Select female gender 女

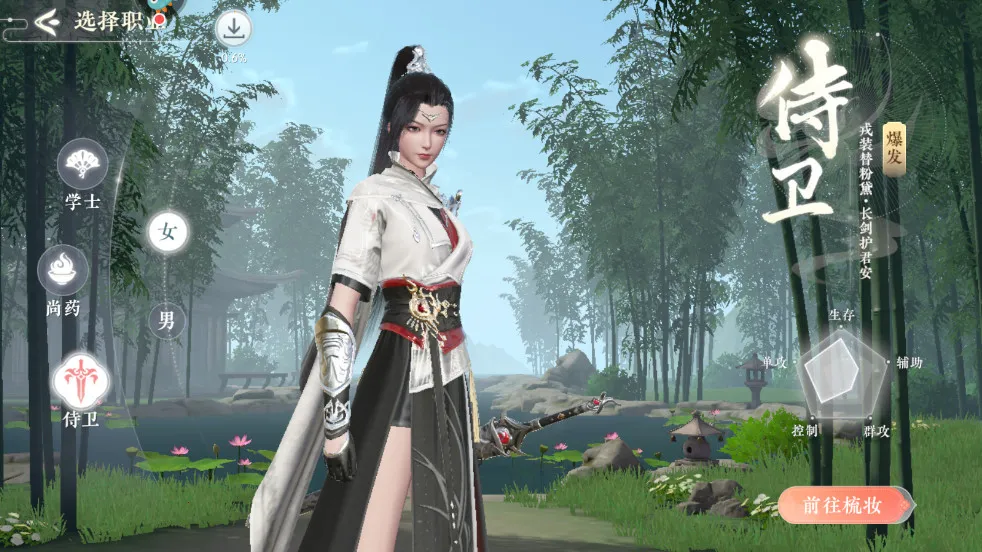click(x=168, y=232)
